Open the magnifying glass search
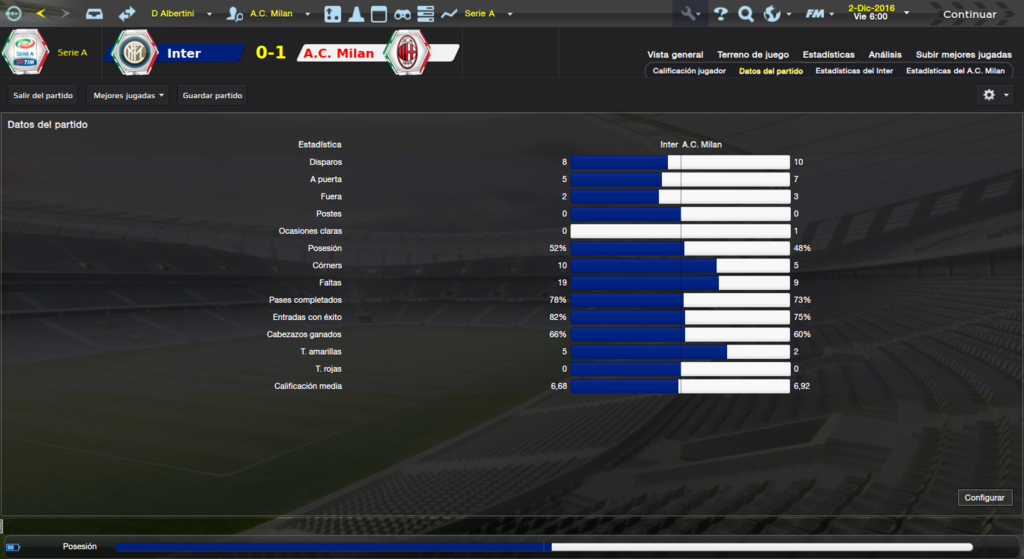Image resolution: width=1024 pixels, height=559 pixels. click(746, 14)
